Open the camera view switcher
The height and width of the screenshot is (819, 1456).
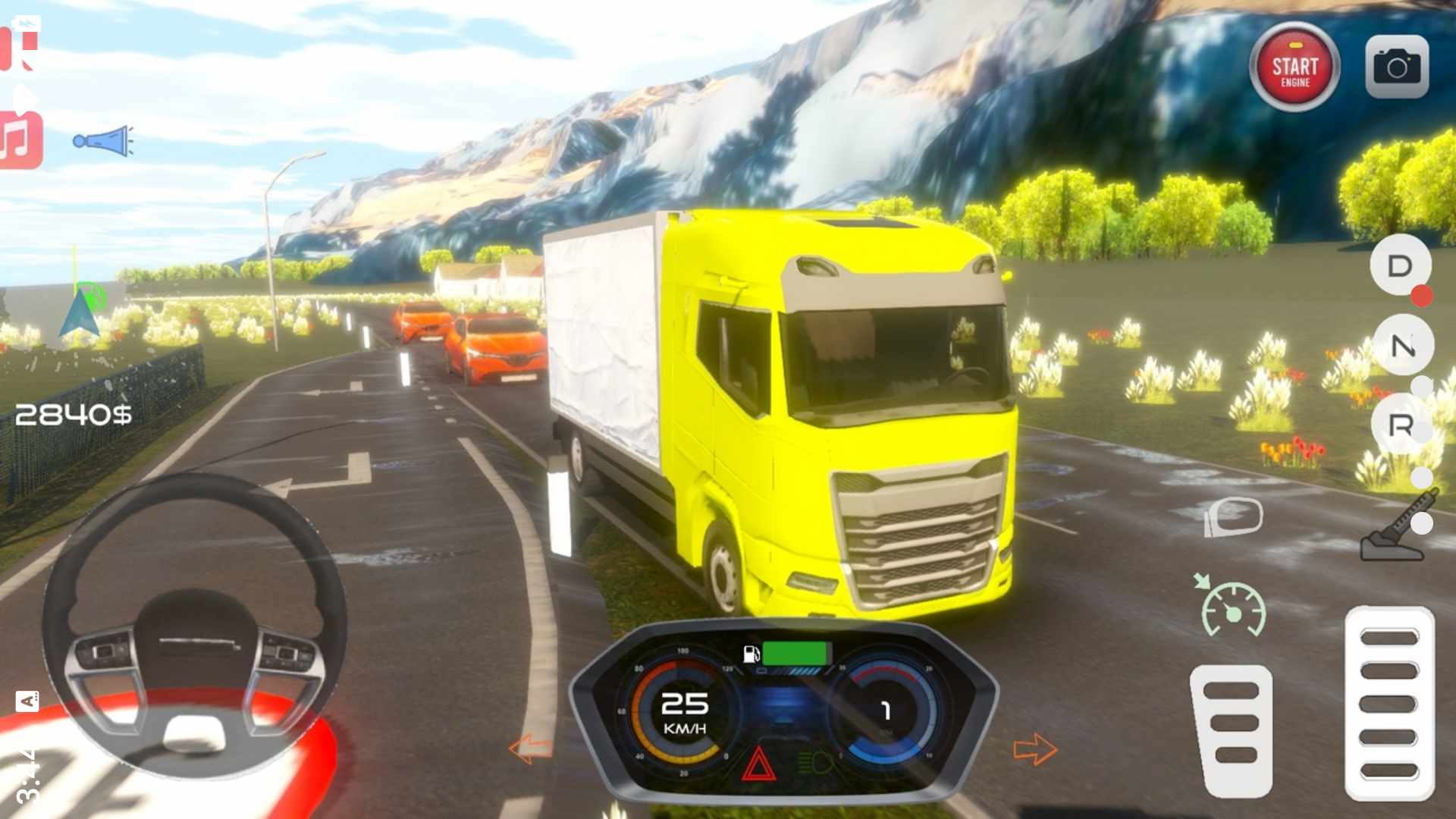click(1397, 67)
